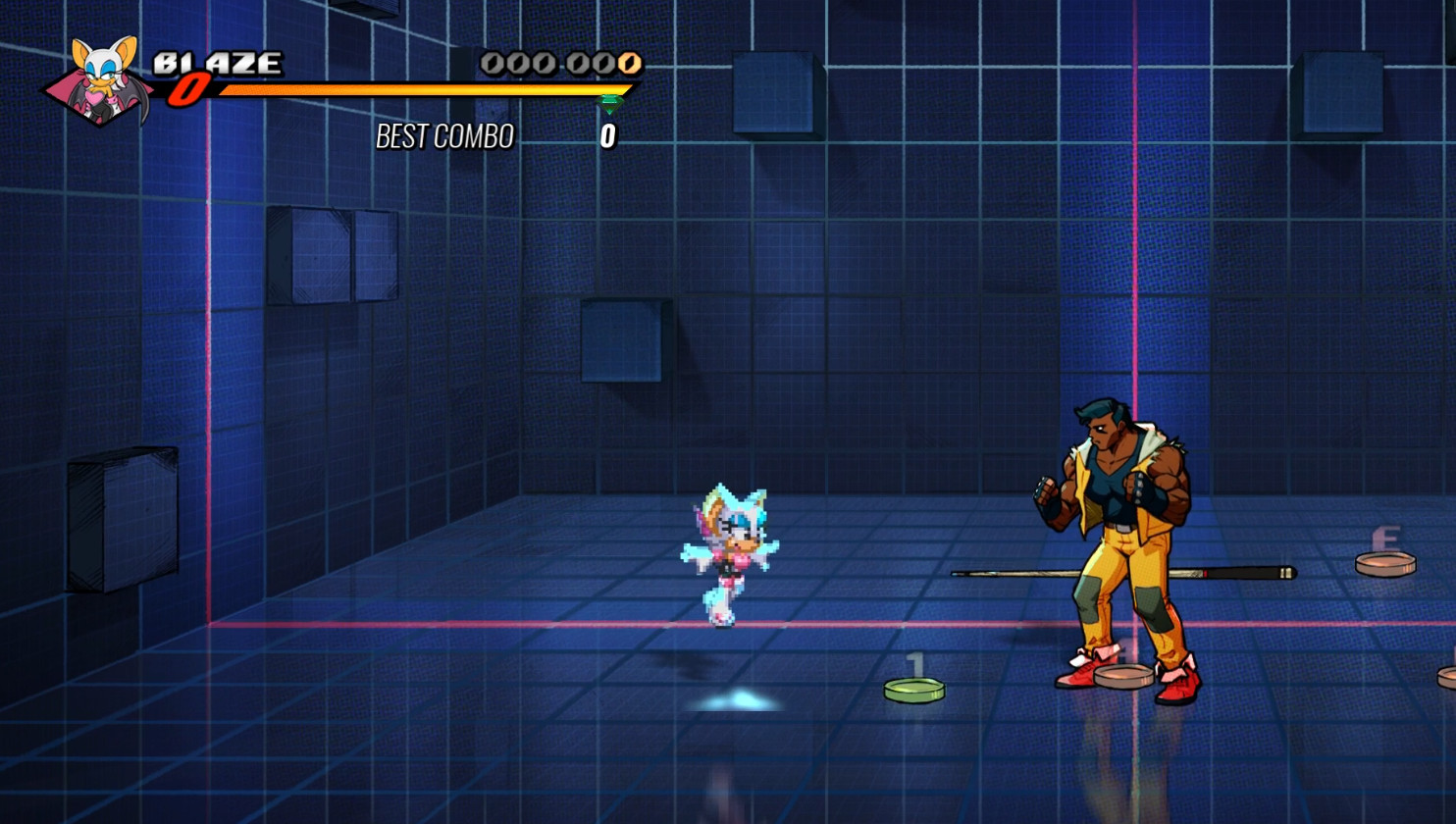Viewport: 1456px width, 824px height.
Task: Select the BEST COMBO label
Action: (x=446, y=137)
